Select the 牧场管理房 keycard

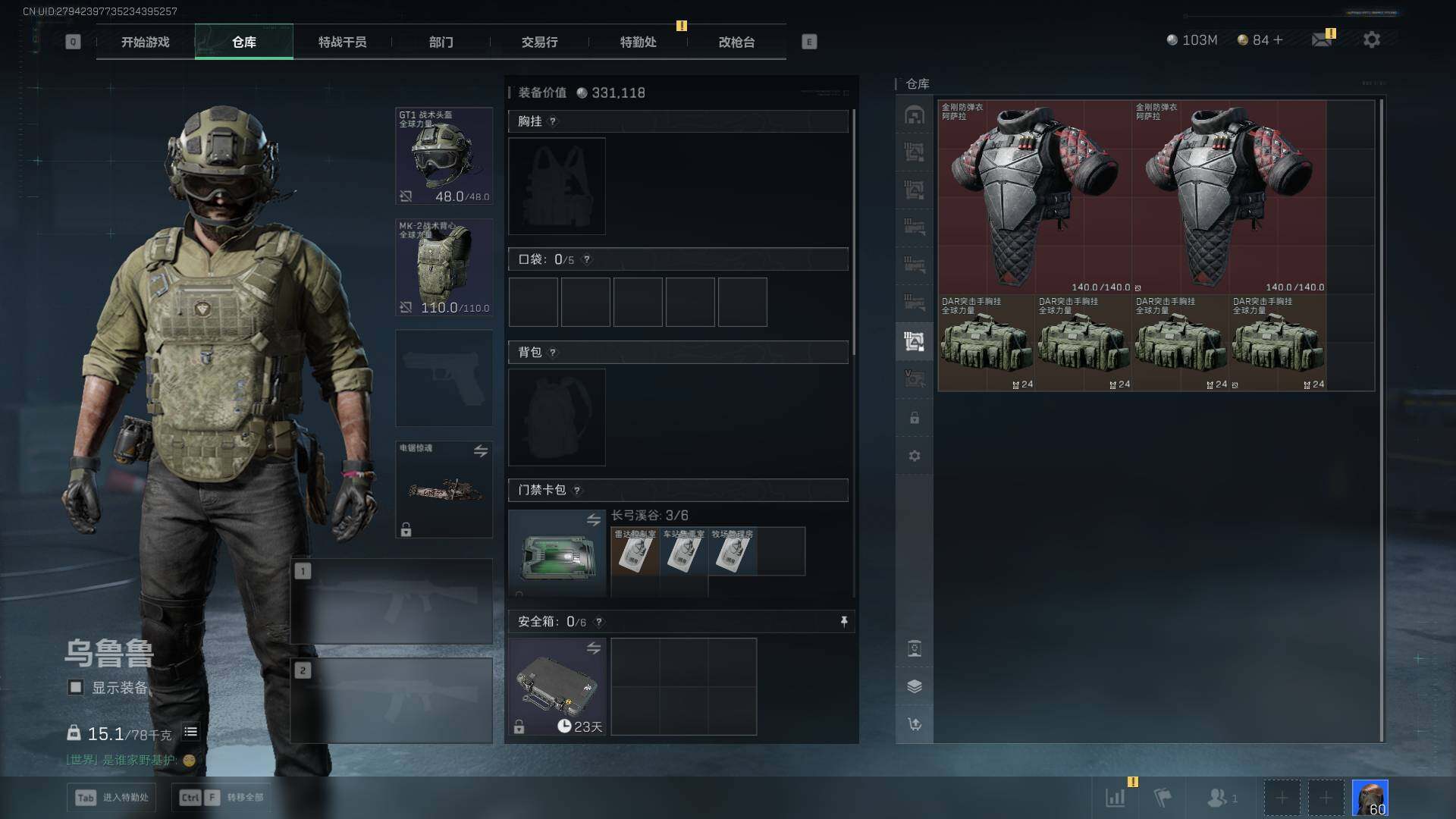click(x=732, y=551)
